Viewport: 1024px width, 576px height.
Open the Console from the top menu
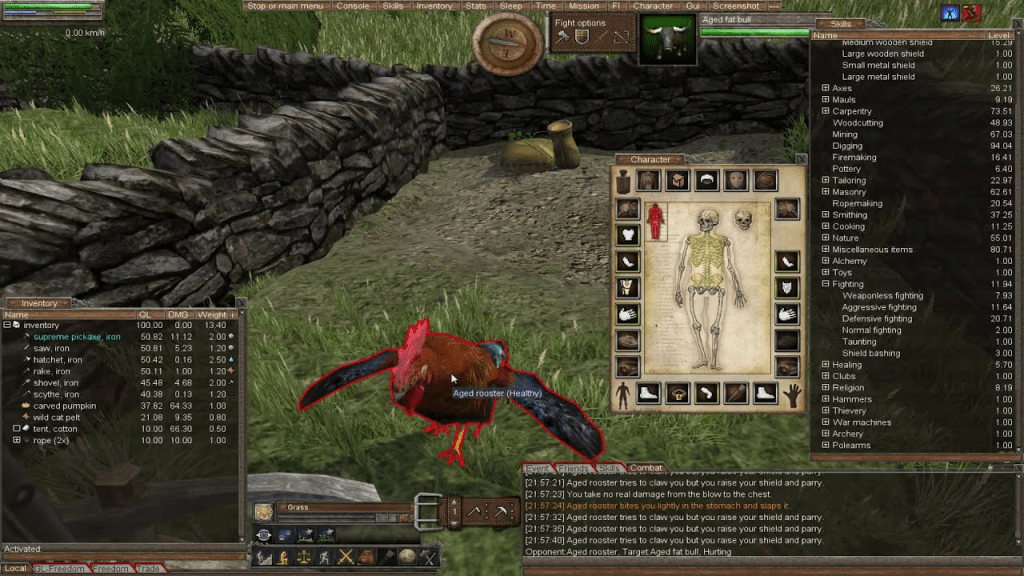[352, 6]
